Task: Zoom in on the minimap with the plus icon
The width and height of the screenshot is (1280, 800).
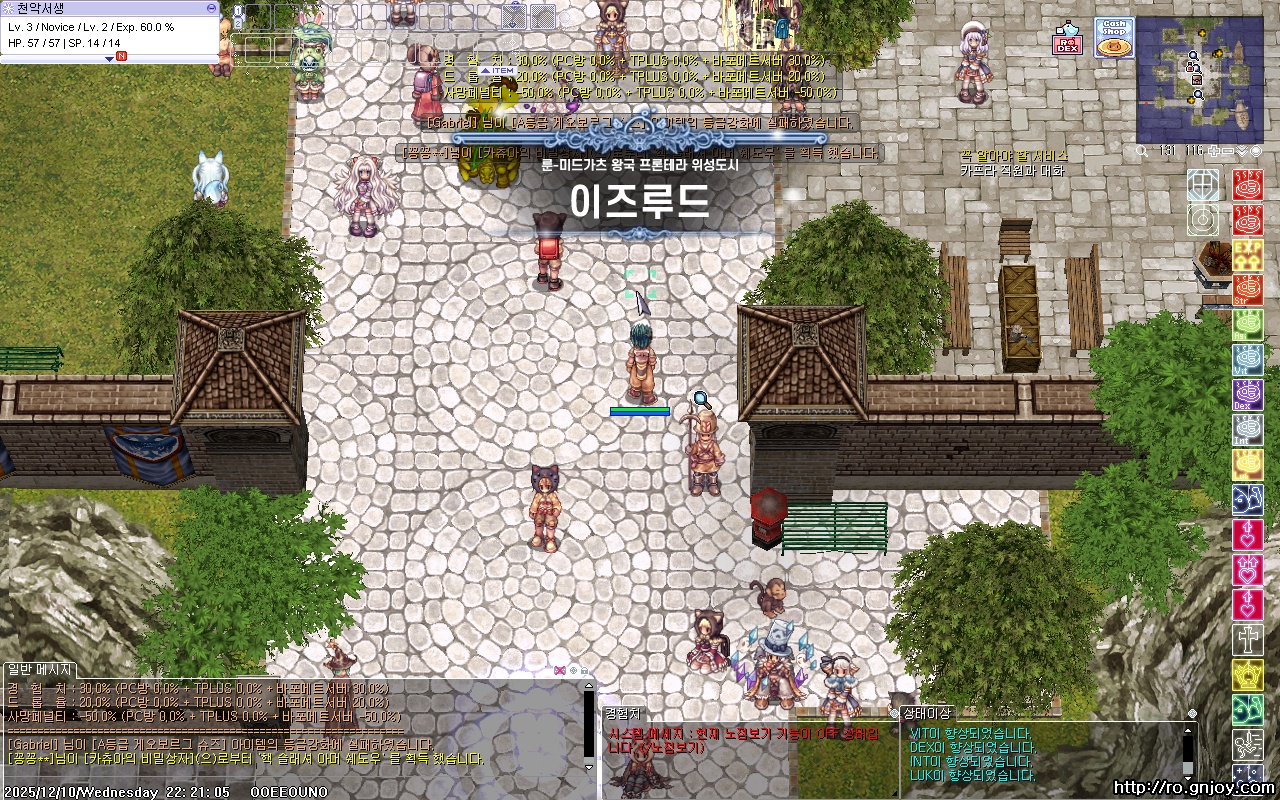Action: point(1214,150)
